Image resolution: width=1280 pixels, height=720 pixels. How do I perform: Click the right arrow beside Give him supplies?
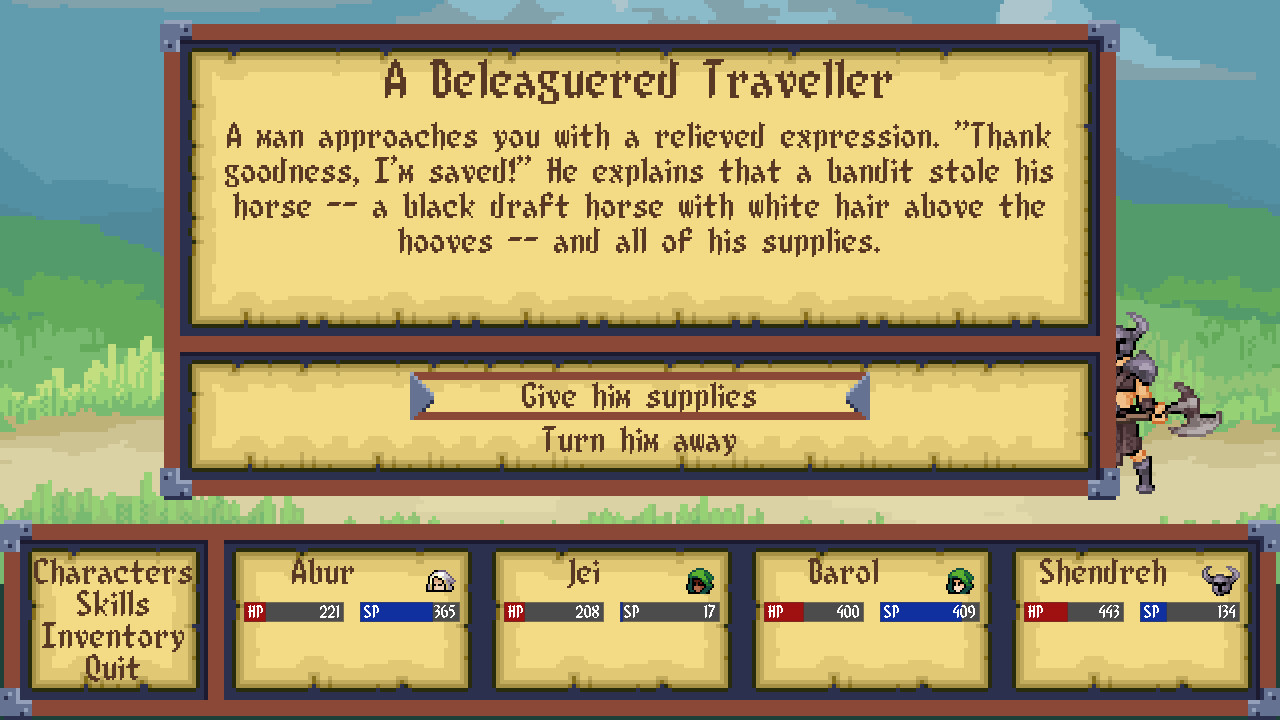click(858, 397)
